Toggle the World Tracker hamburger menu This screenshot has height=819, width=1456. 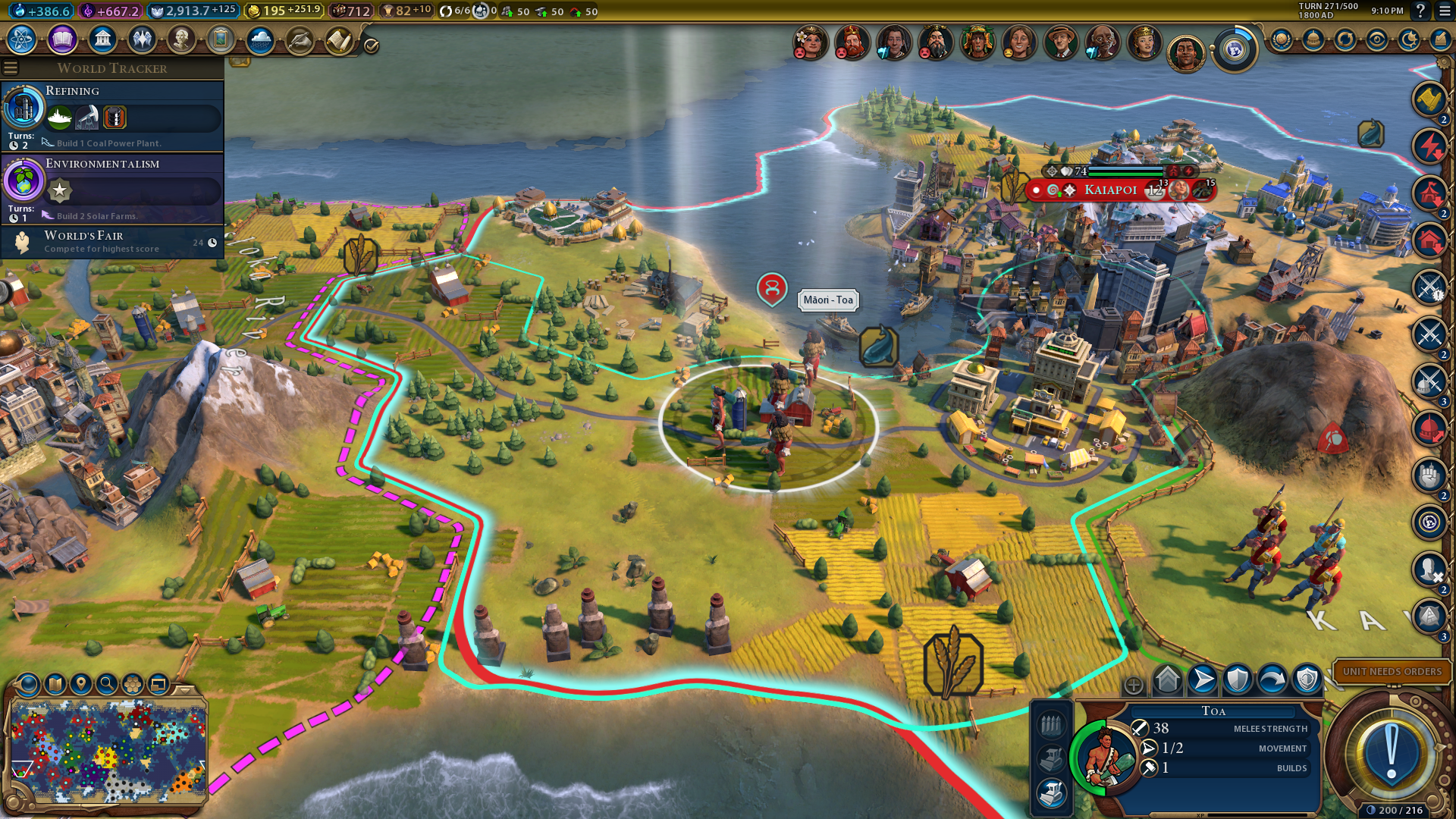11,68
